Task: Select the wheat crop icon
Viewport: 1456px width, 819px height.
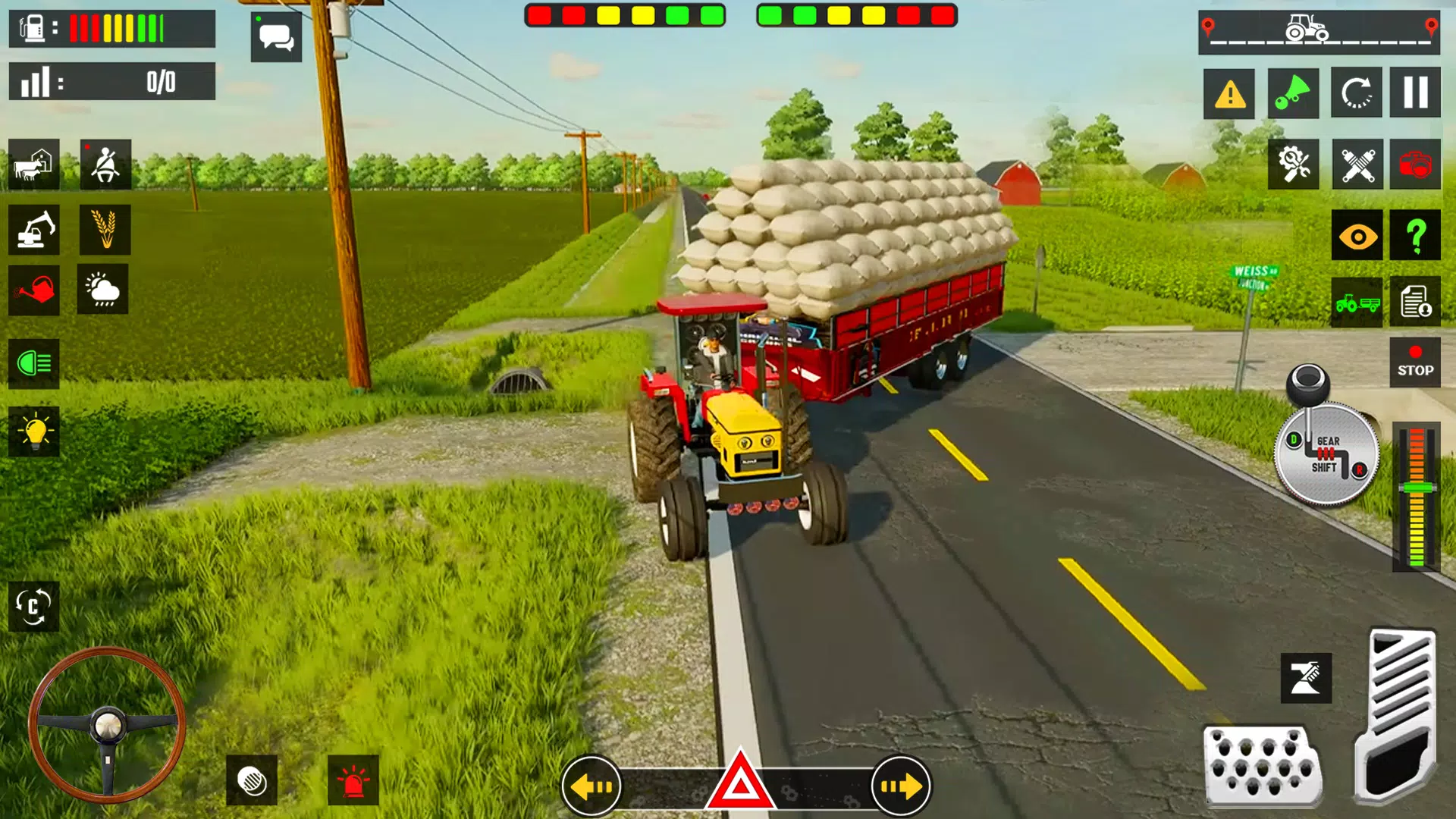Action: 105,230
